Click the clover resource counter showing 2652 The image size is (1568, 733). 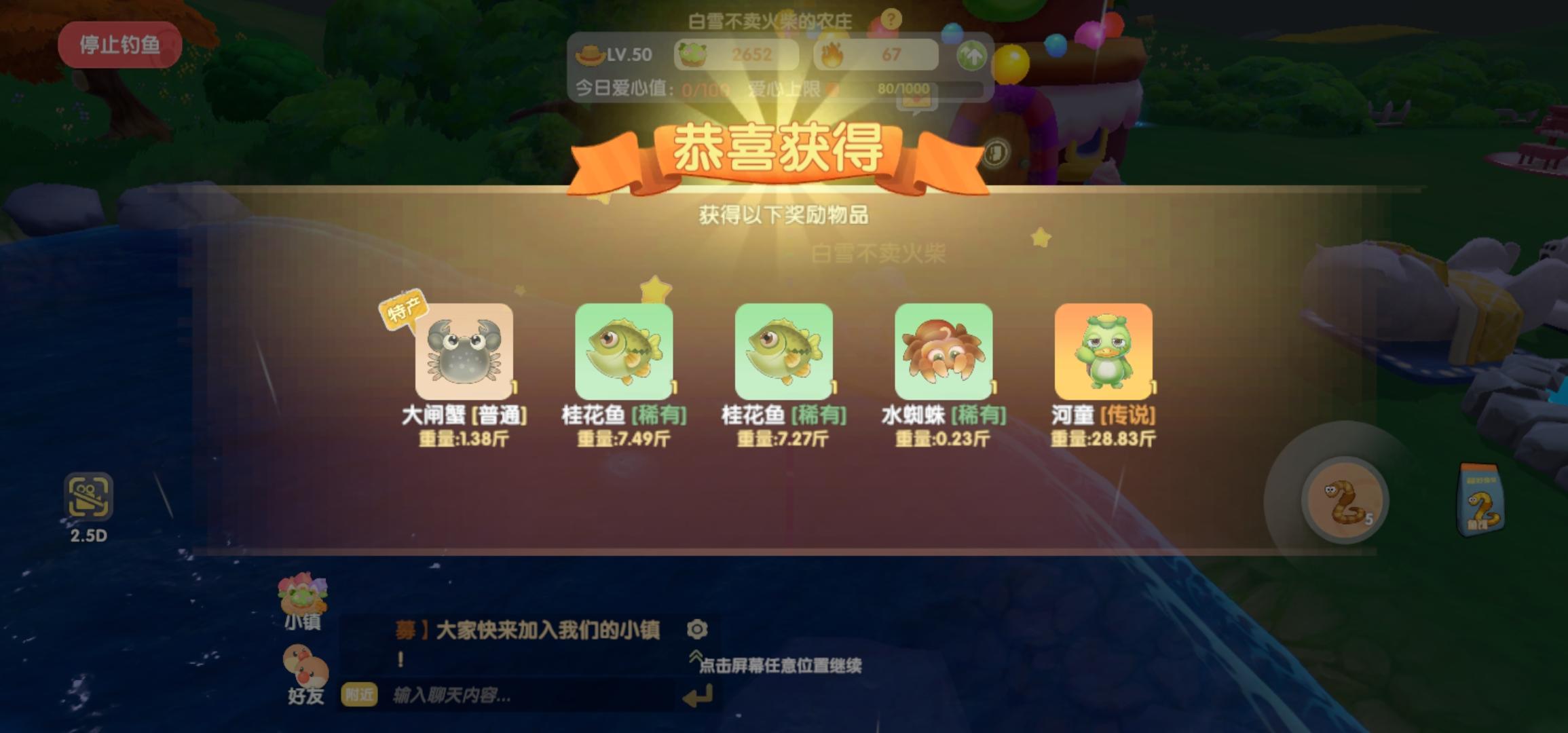[x=736, y=54]
